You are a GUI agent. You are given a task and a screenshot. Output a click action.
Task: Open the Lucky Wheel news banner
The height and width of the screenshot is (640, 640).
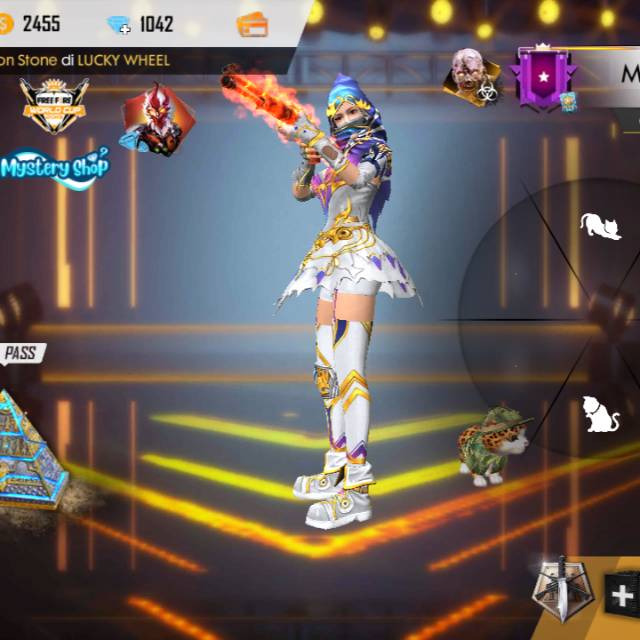click(x=85, y=60)
